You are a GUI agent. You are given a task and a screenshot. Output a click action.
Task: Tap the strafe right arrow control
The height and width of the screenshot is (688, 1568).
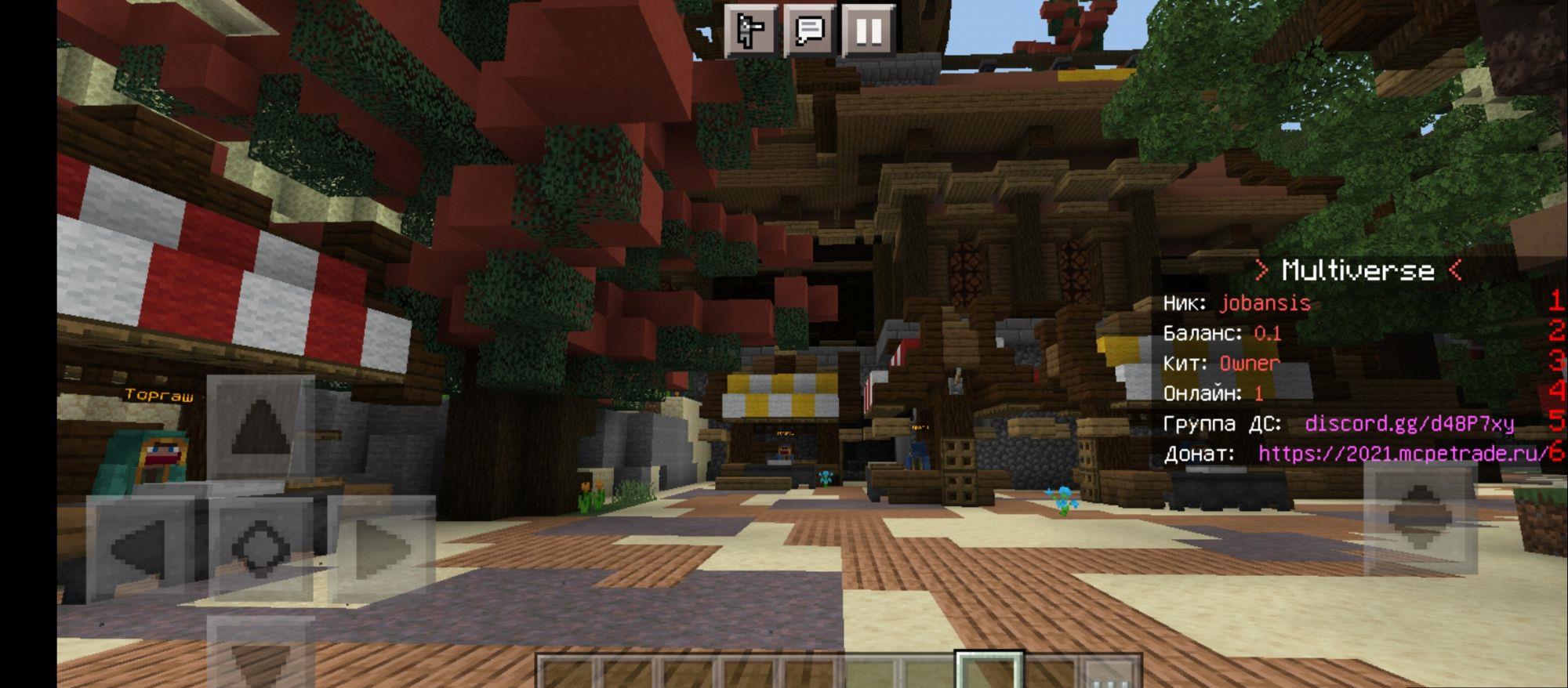coord(382,549)
